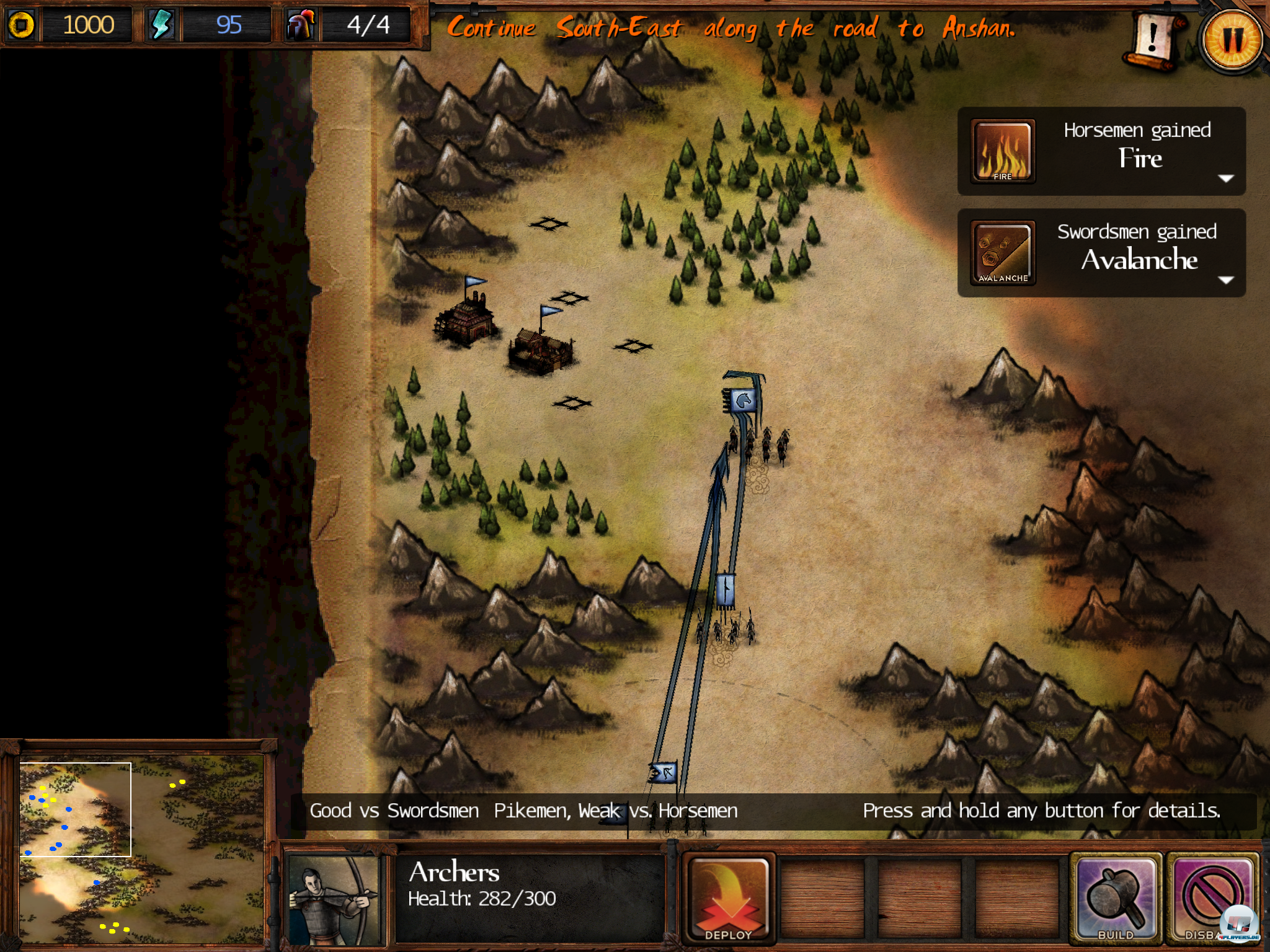
Task: Open the Build hammer menu
Action: click(1116, 897)
